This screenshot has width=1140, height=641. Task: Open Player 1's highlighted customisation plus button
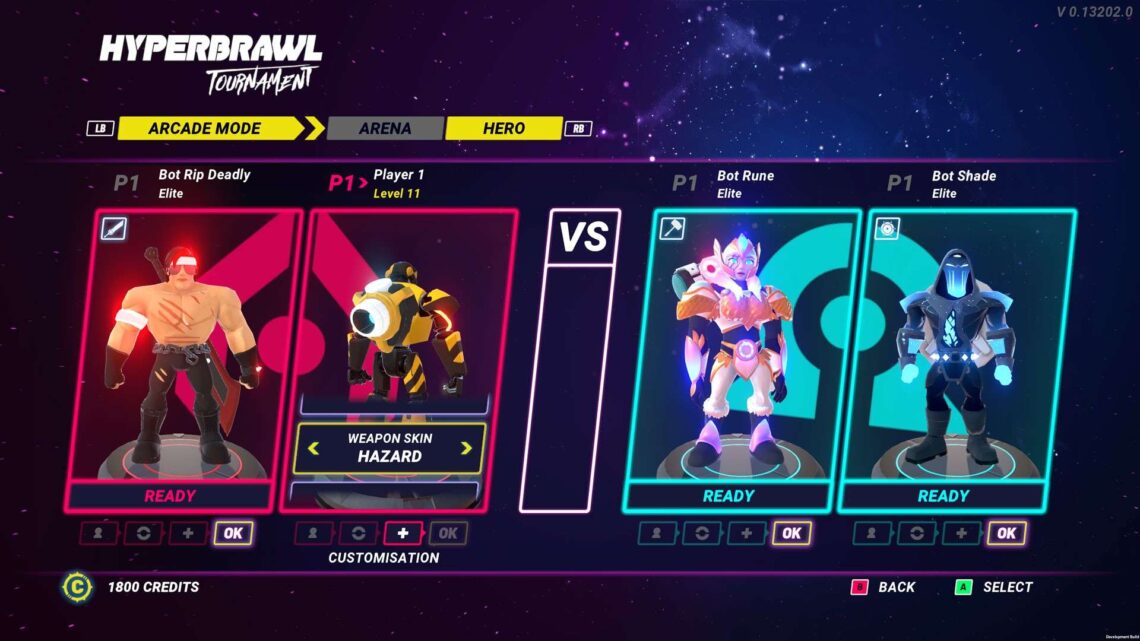[403, 533]
